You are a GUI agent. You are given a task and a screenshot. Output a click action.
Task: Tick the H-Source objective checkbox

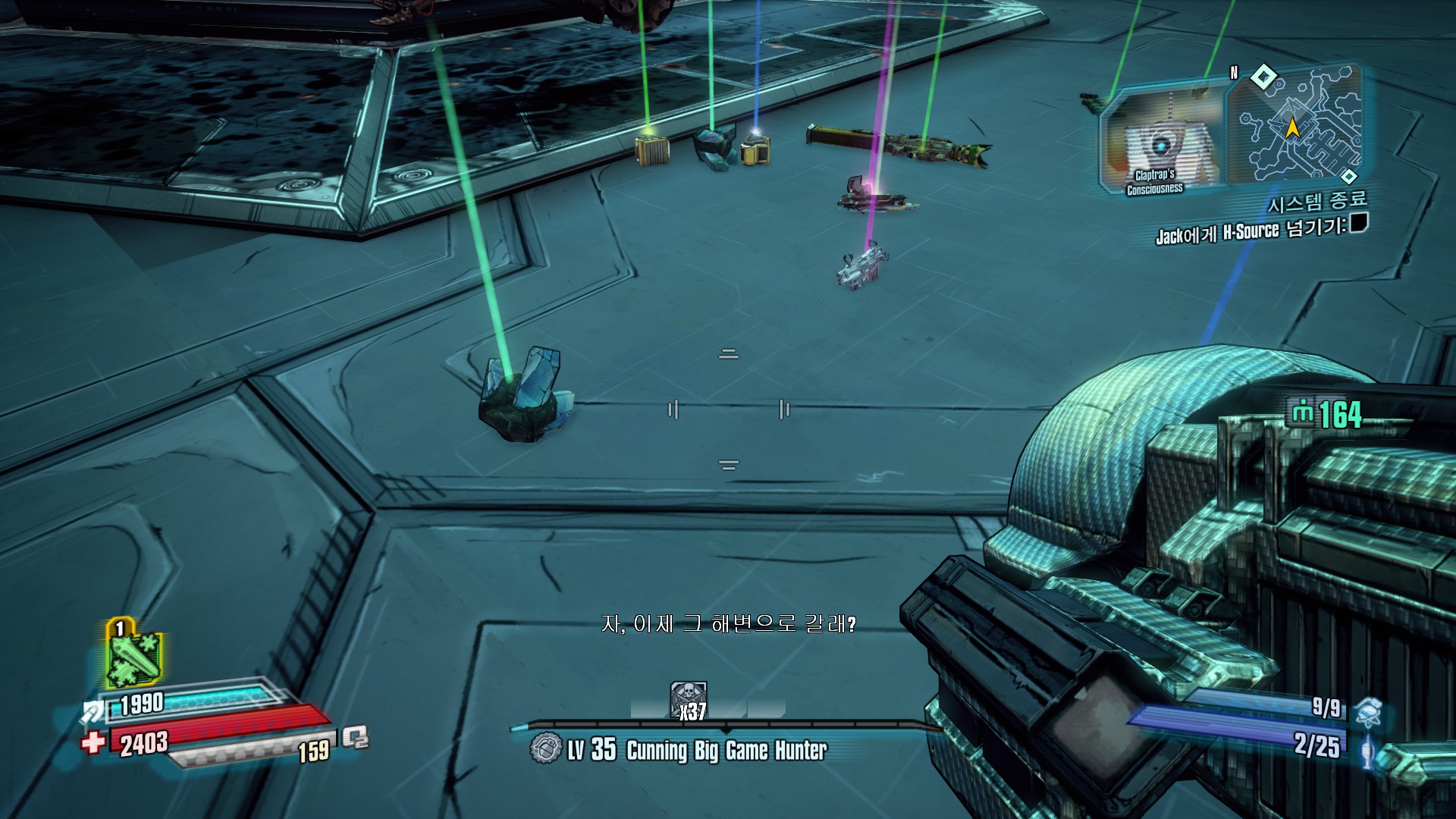pos(1358,222)
